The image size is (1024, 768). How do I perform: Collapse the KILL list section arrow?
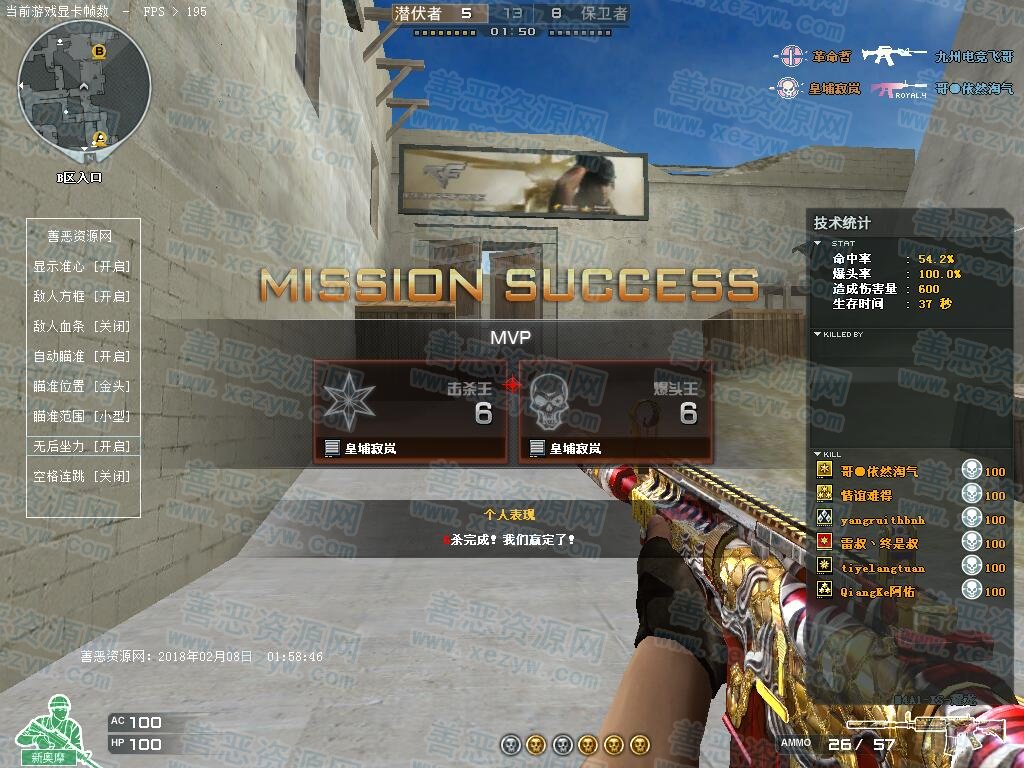click(818, 454)
